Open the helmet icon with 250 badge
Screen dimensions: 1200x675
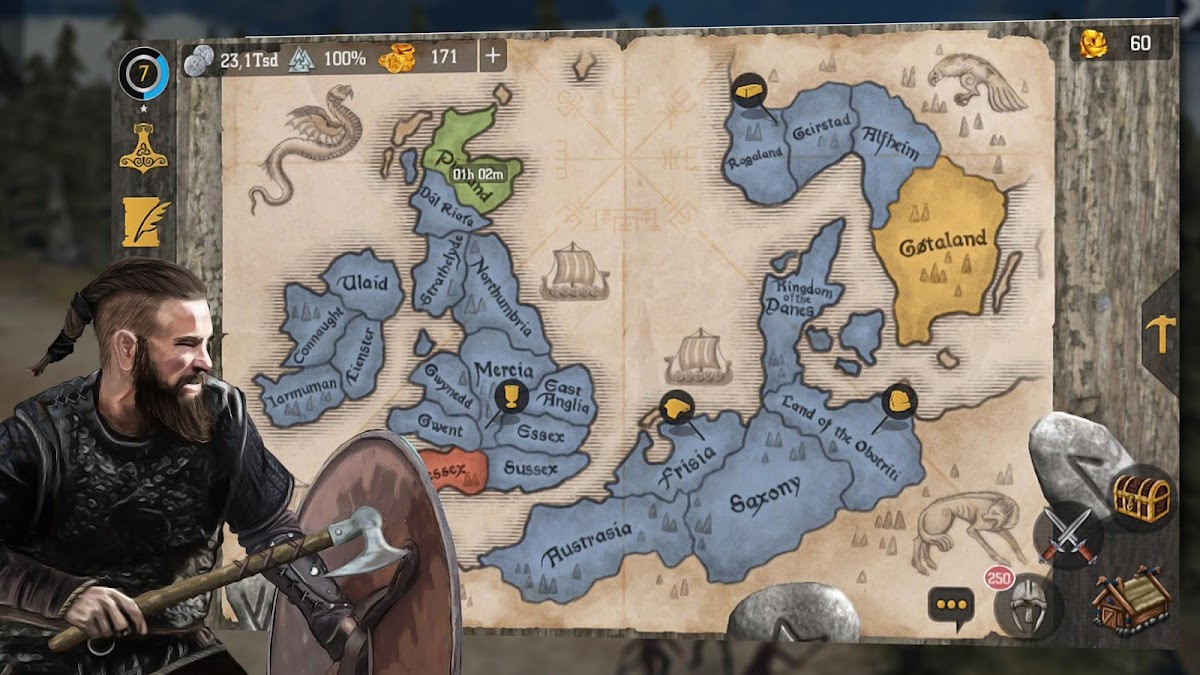pos(1028,606)
